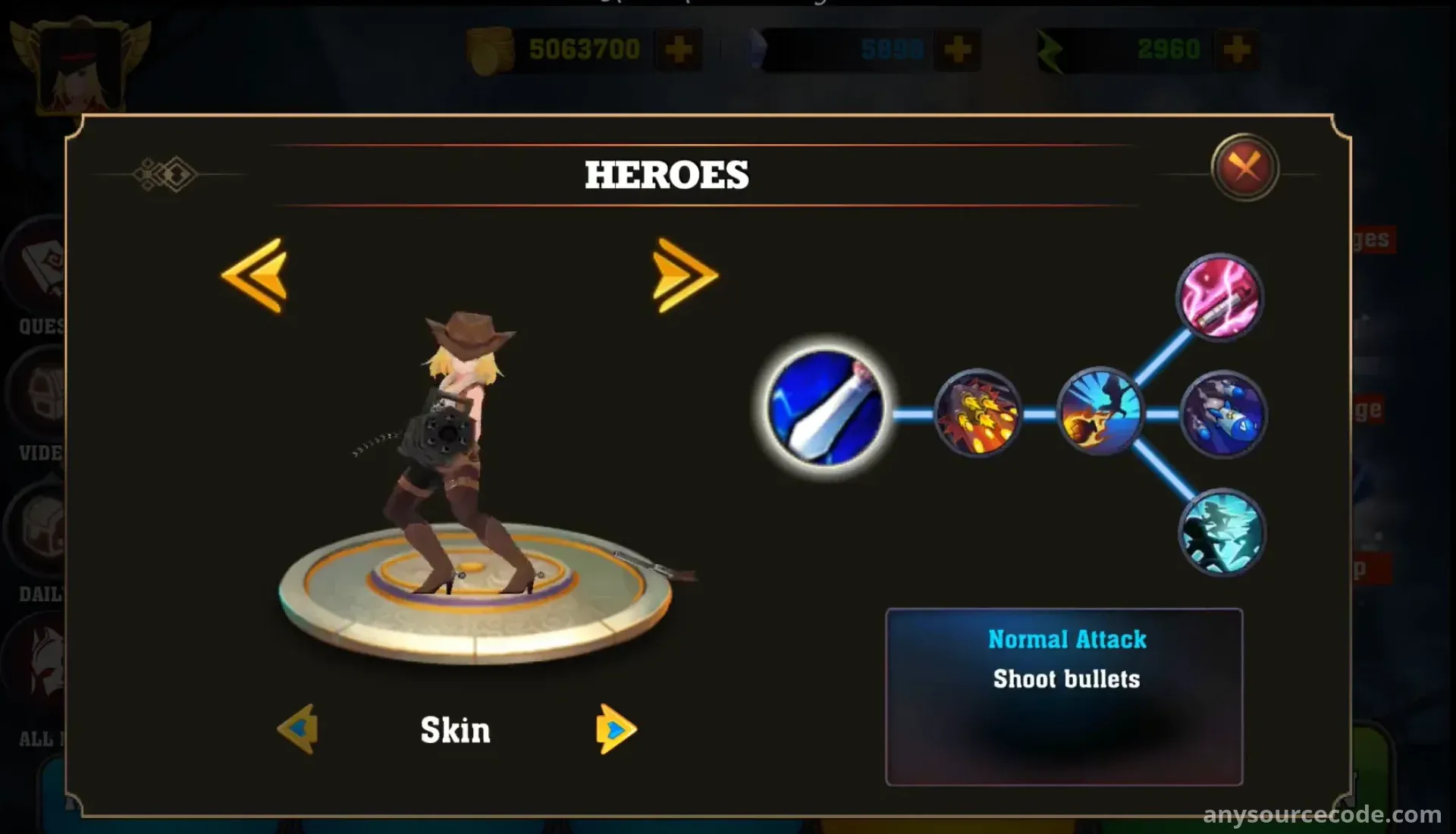Select the blue rocket missile skill
The image size is (1456, 834).
tap(1222, 415)
